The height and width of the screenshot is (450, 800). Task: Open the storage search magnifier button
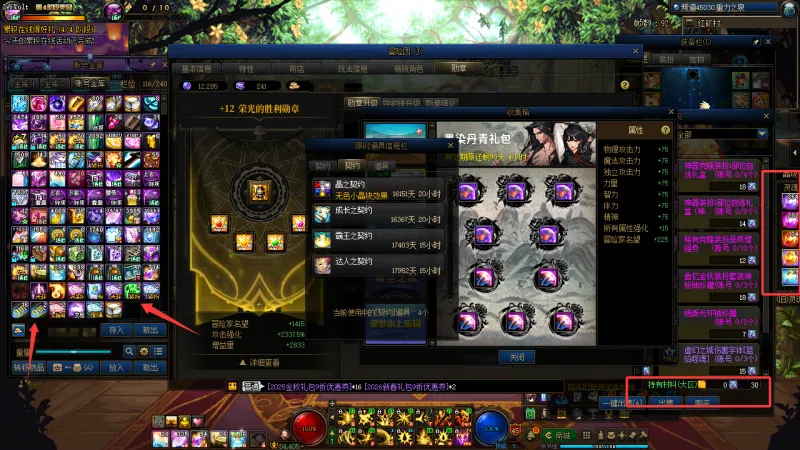(x=129, y=351)
